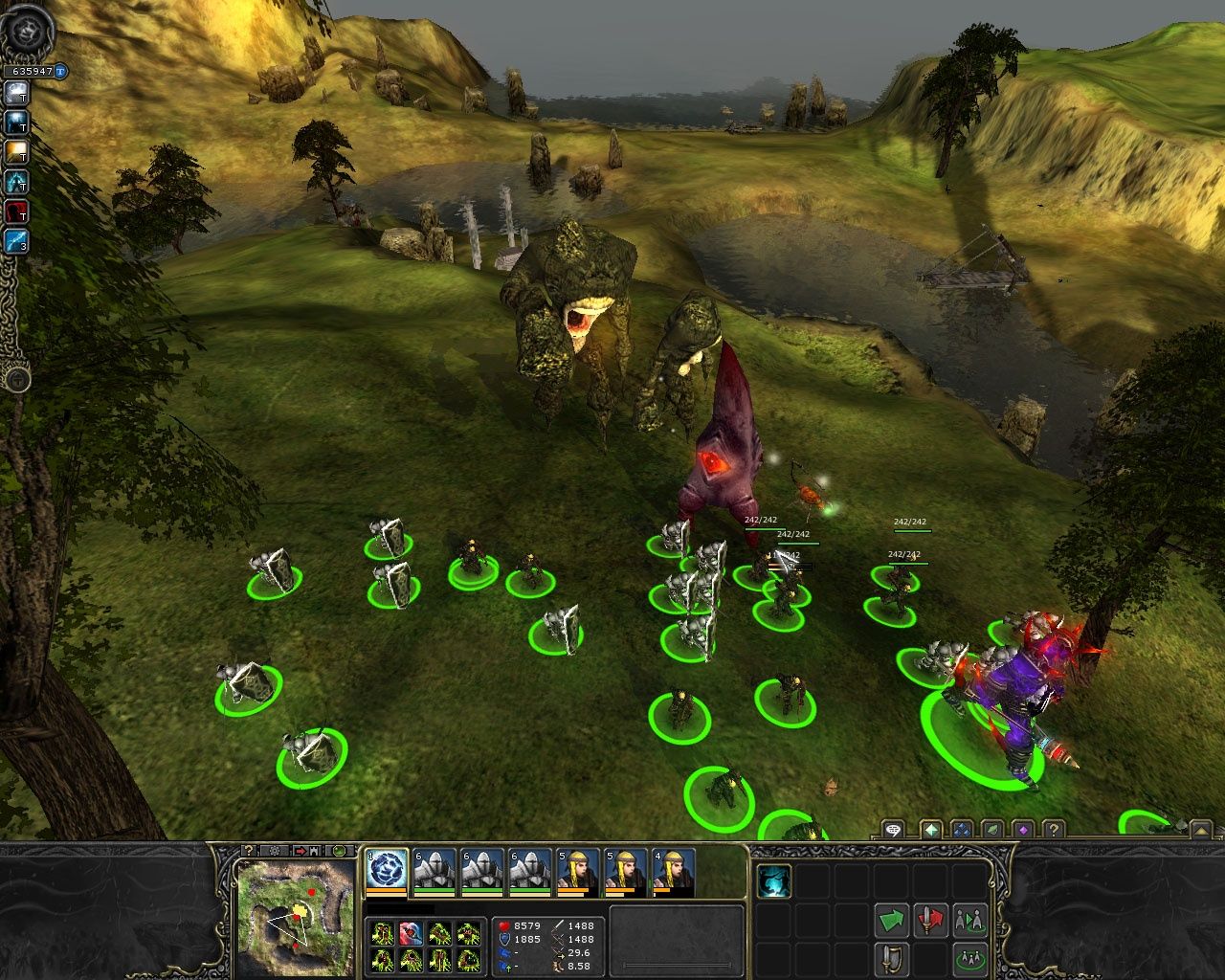Activate the glowing orange light spell
This screenshot has height=980, width=1225.
[x=17, y=152]
